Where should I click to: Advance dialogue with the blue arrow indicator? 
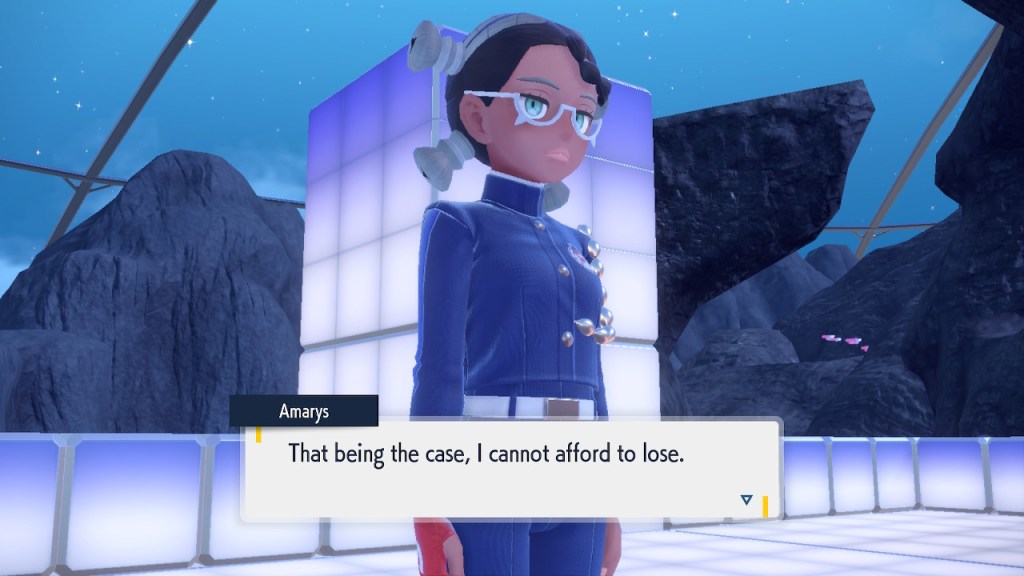pyautogui.click(x=746, y=499)
